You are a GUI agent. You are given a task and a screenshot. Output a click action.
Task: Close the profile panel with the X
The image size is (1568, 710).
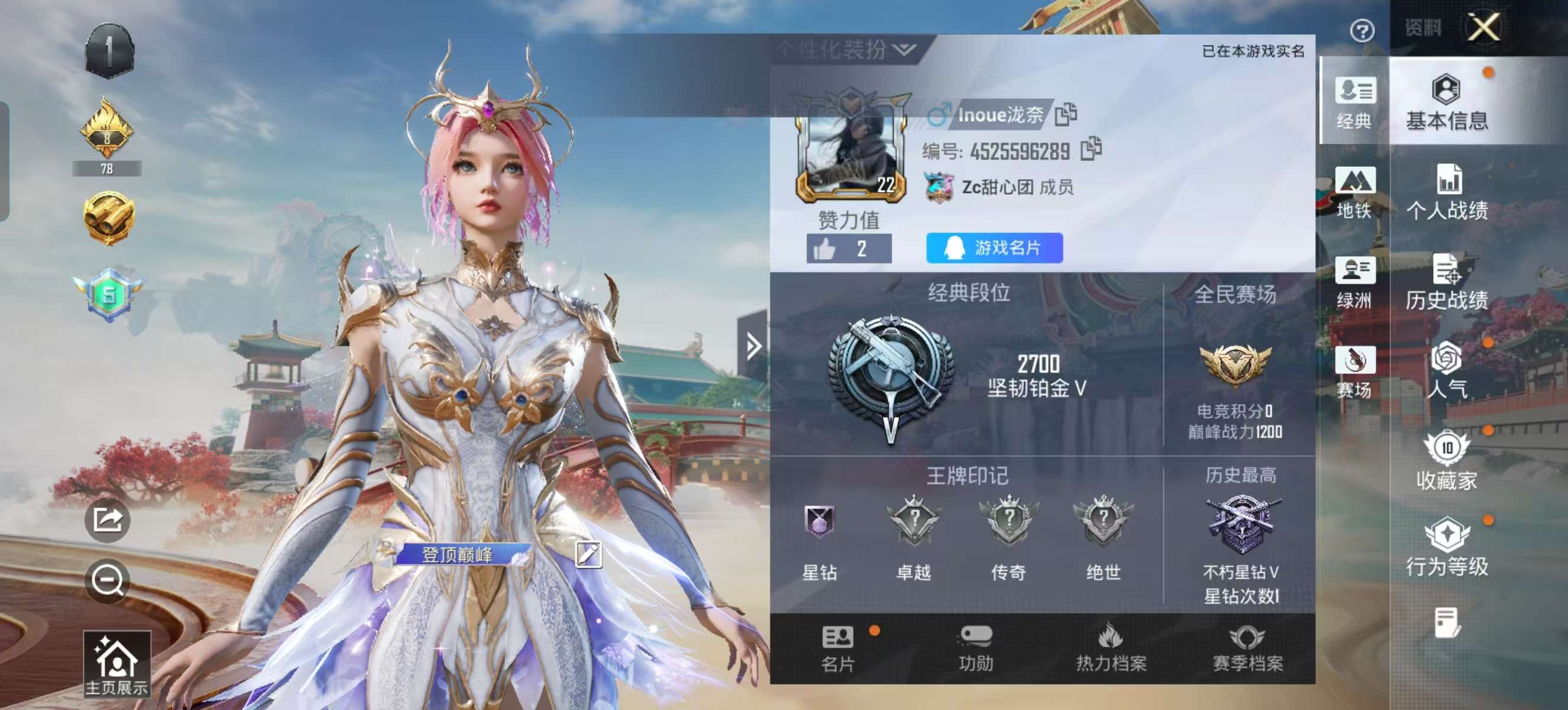click(1483, 27)
